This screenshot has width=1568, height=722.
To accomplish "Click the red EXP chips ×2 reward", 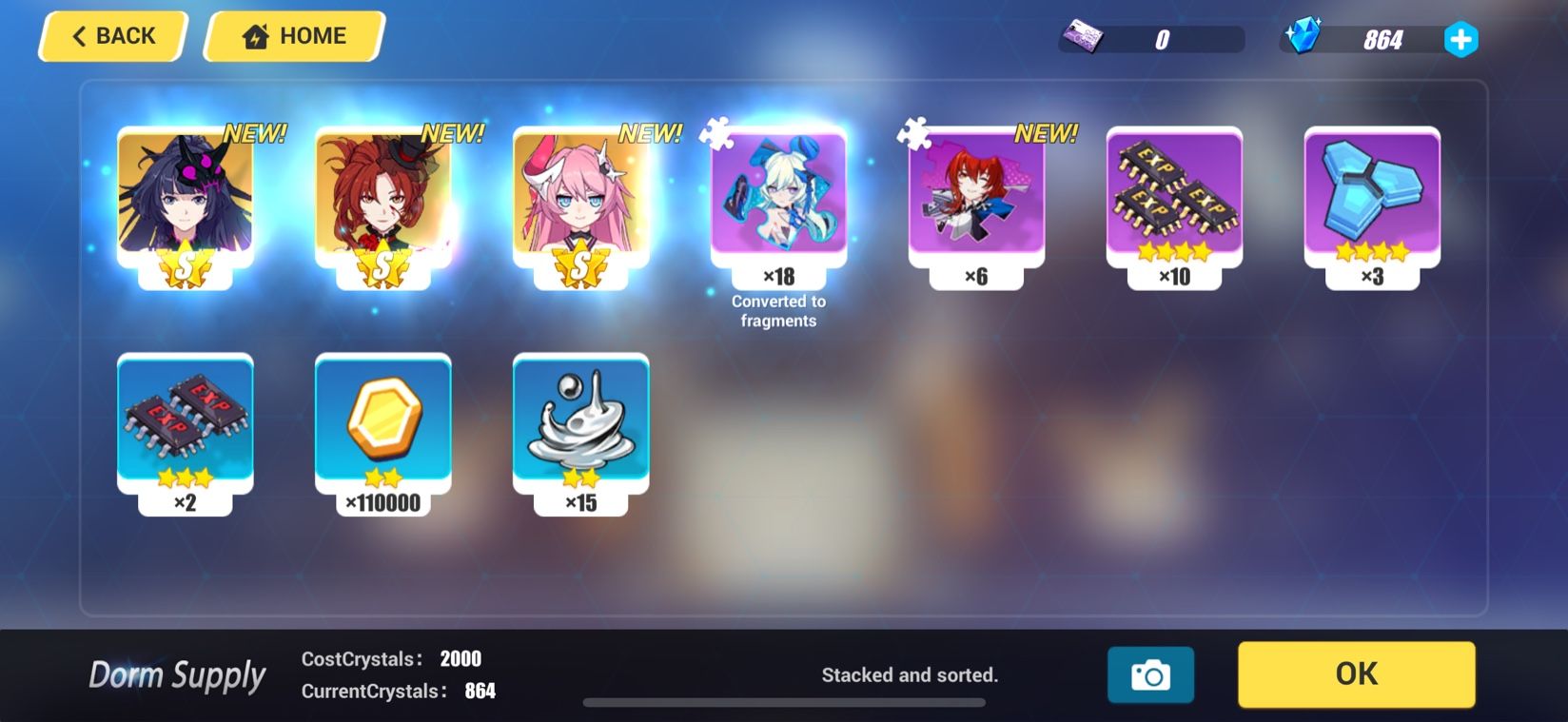I will click(185, 426).
